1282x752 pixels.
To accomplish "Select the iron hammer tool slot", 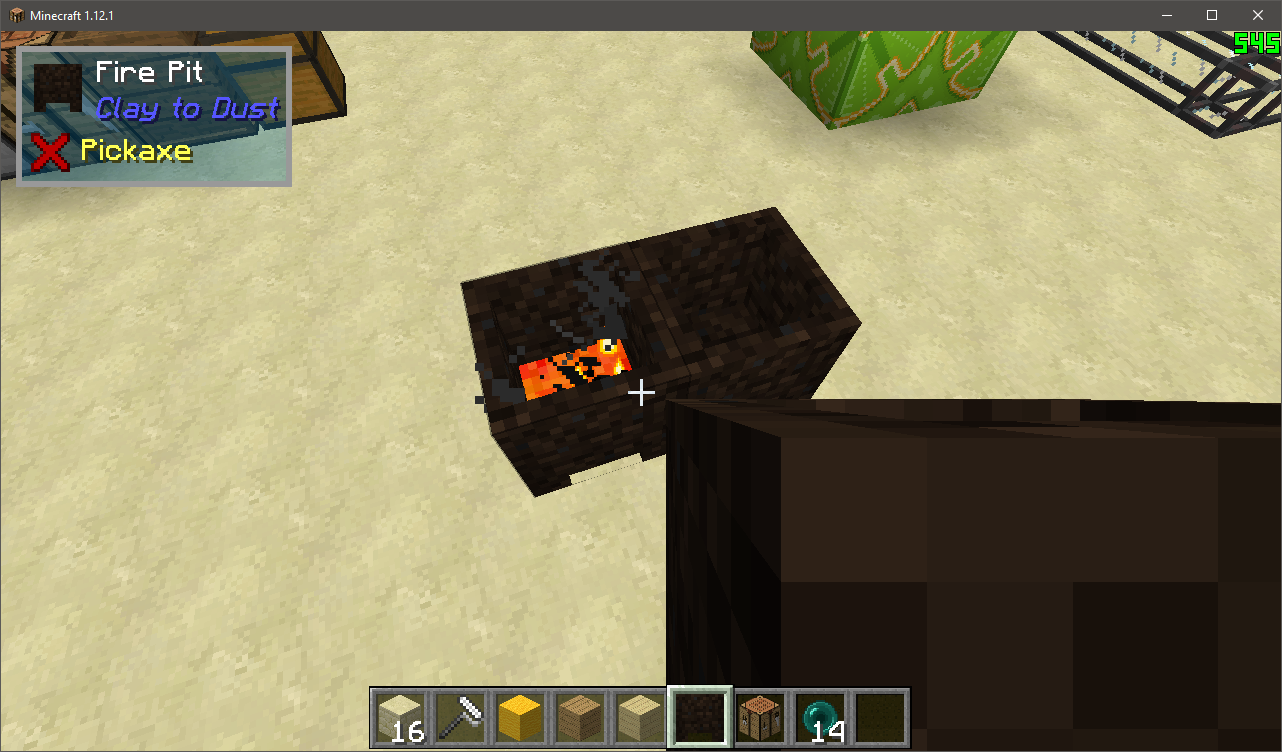I will [x=460, y=717].
